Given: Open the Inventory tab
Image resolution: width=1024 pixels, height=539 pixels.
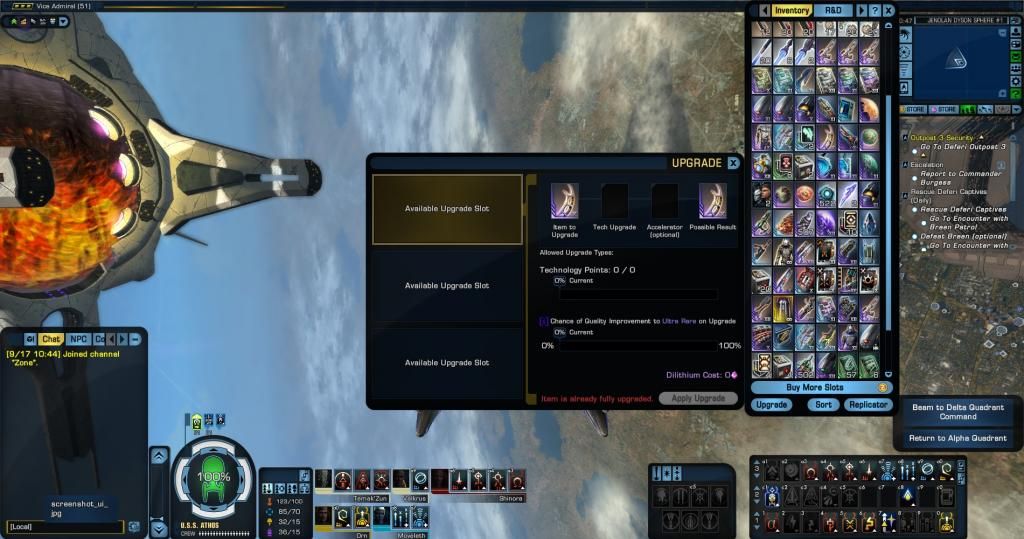Looking at the screenshot, I should (x=792, y=10).
